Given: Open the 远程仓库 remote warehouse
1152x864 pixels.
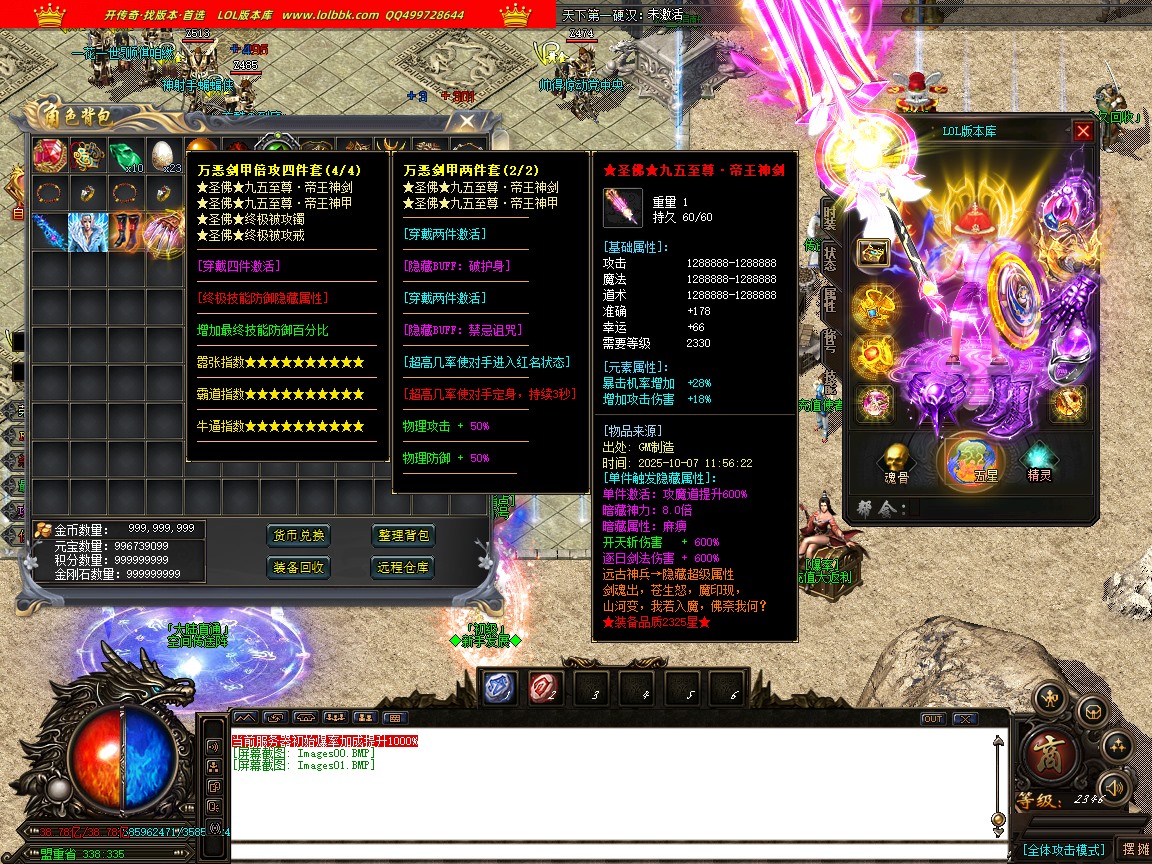Looking at the screenshot, I should coord(404,567).
